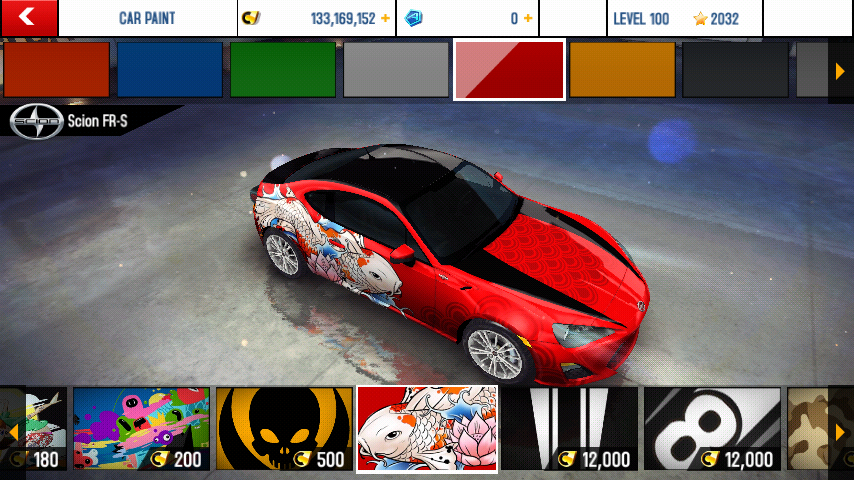This screenshot has height=480, width=854.
Task: Buy more tokens with the plus button
Action: pos(528,19)
